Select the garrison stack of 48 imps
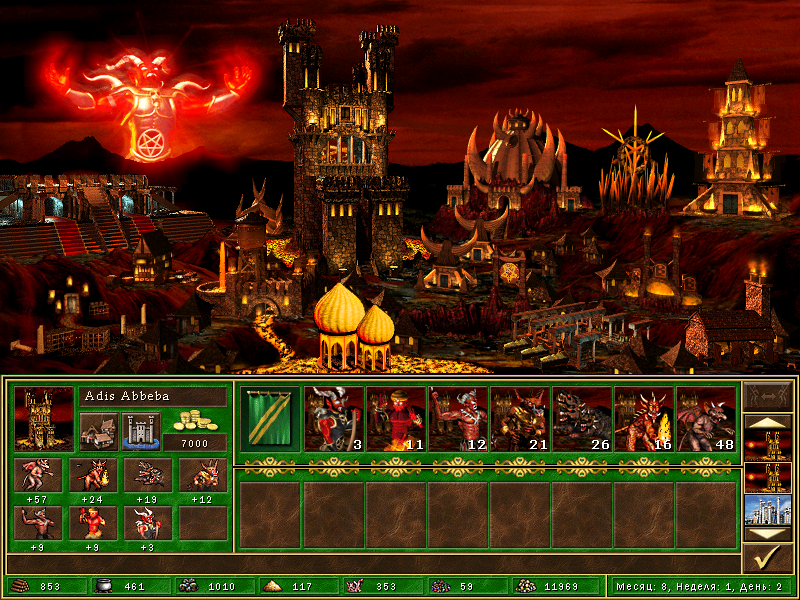The image size is (800, 600). coord(706,419)
